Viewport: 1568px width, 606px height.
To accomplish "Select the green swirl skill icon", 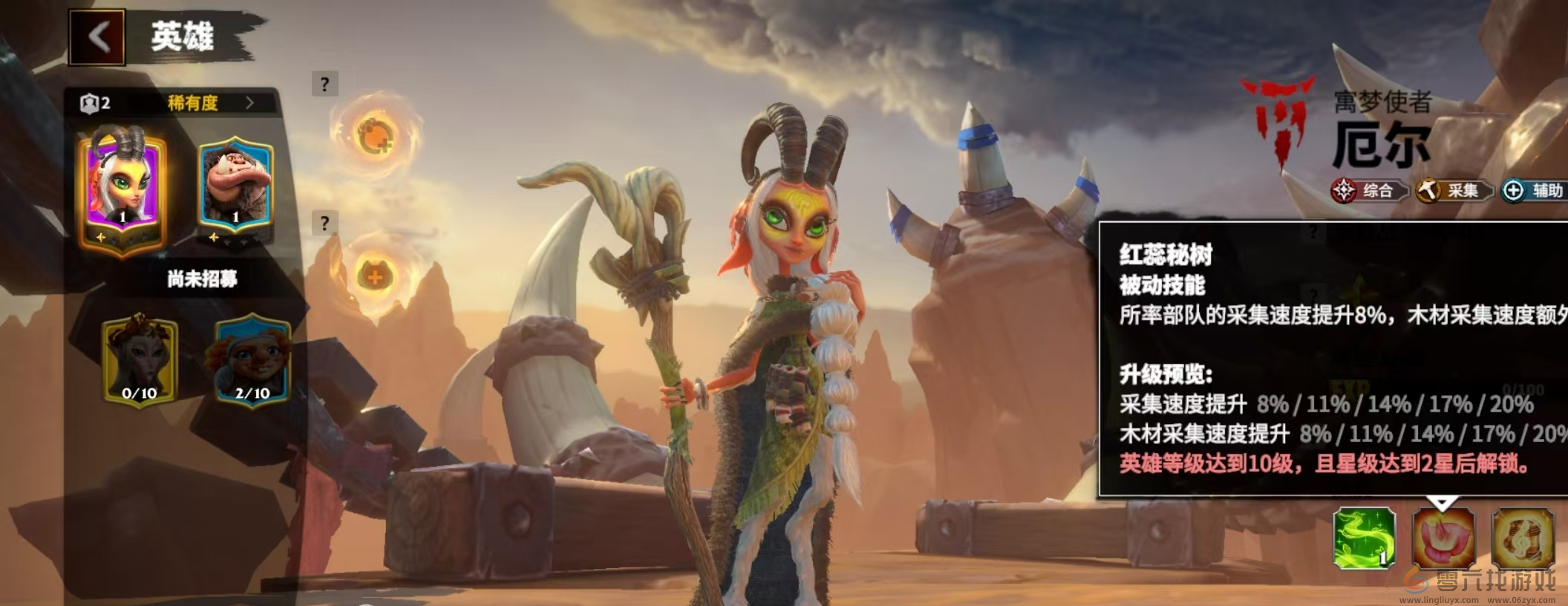I will (1365, 538).
